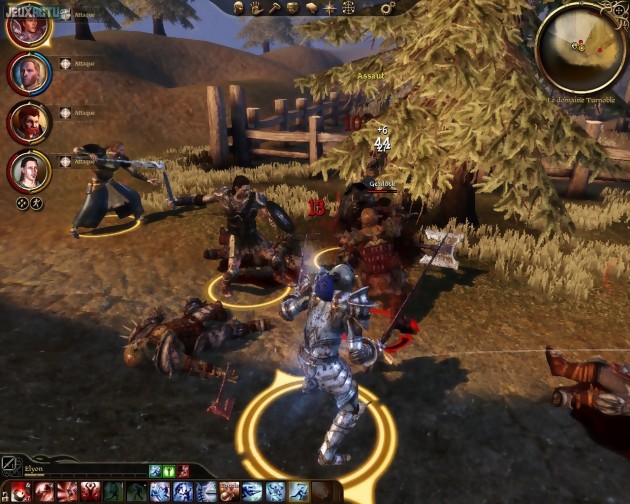The width and height of the screenshot is (630, 504).
Task: Activate the last blue running-figure quickbar ability
Action: point(298,491)
